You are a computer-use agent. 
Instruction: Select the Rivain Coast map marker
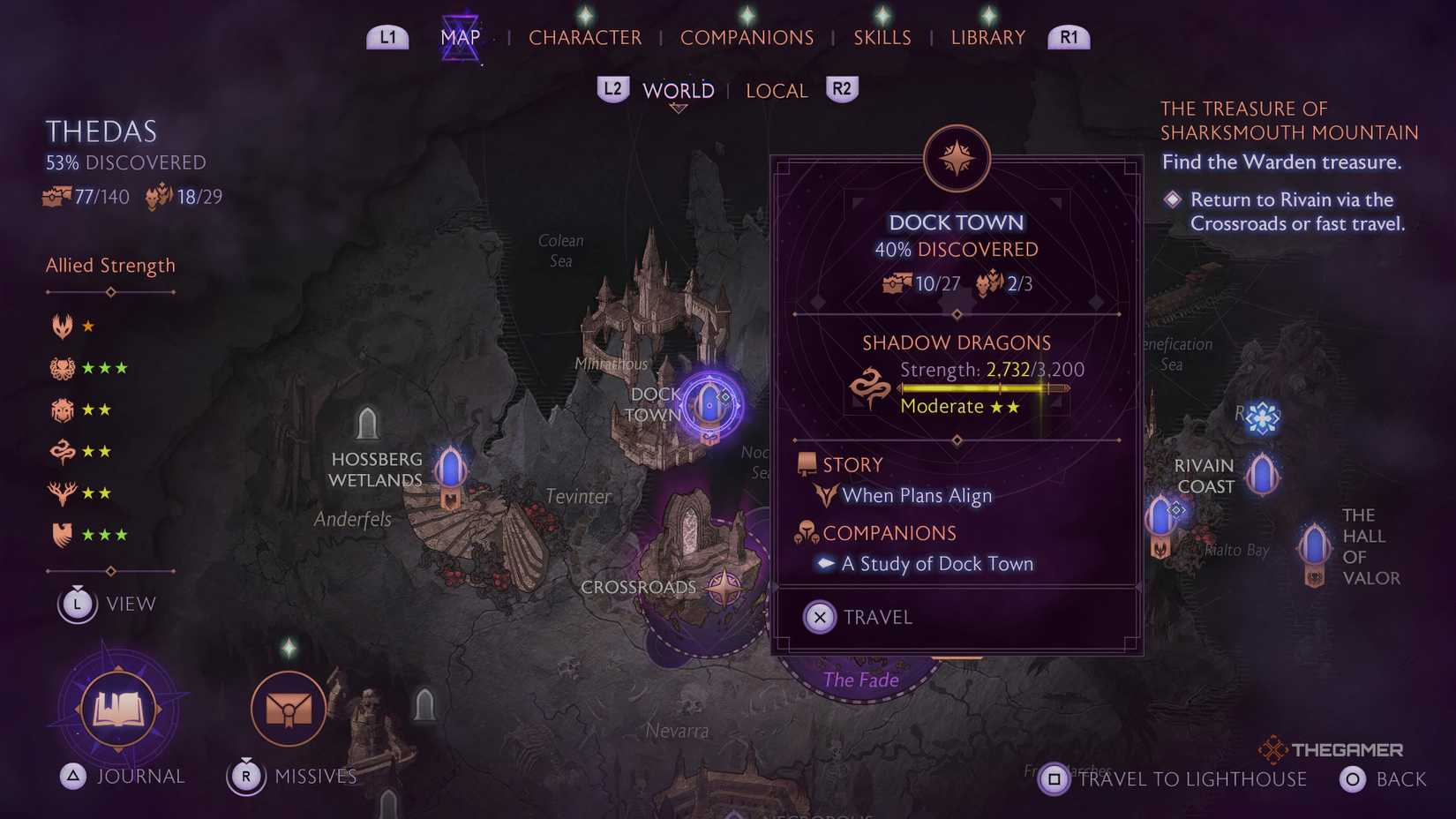(1262, 474)
